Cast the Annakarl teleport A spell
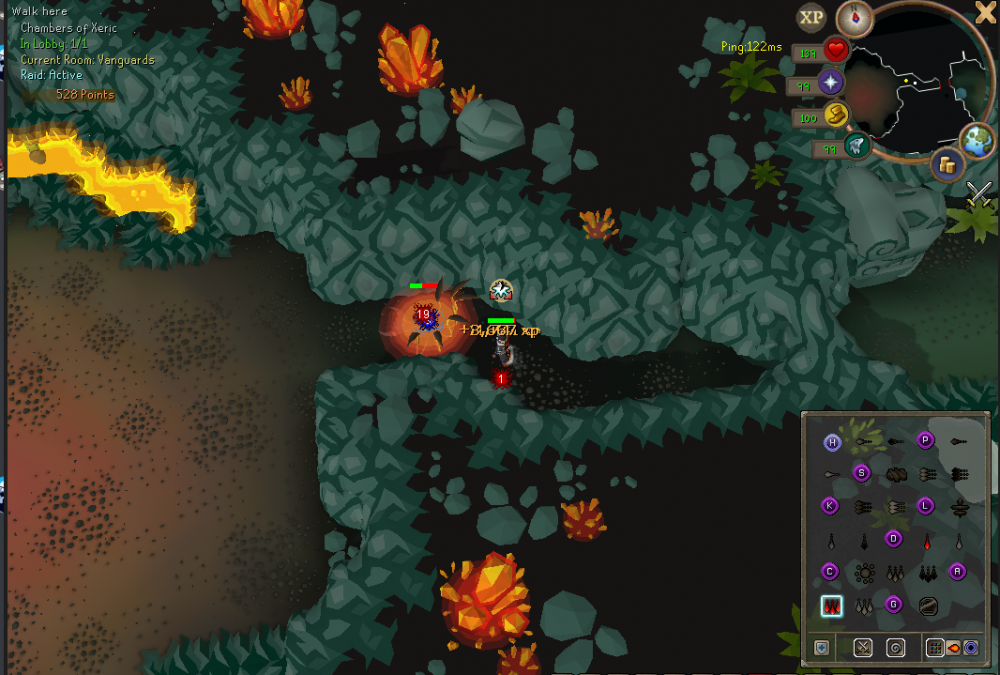This screenshot has width=1000, height=675. pyautogui.click(x=957, y=572)
